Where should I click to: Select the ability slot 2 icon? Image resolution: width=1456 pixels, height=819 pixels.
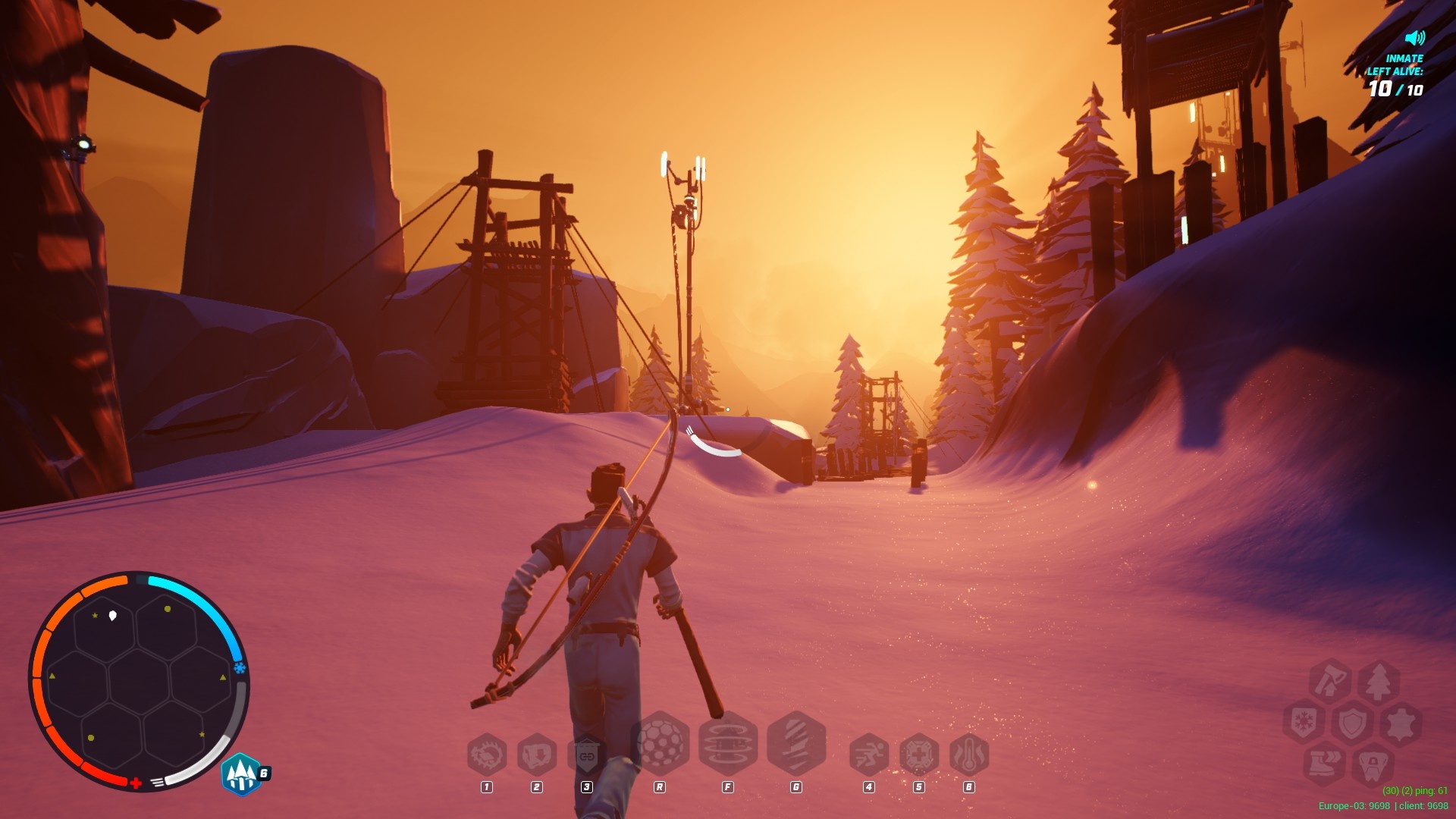tap(536, 756)
